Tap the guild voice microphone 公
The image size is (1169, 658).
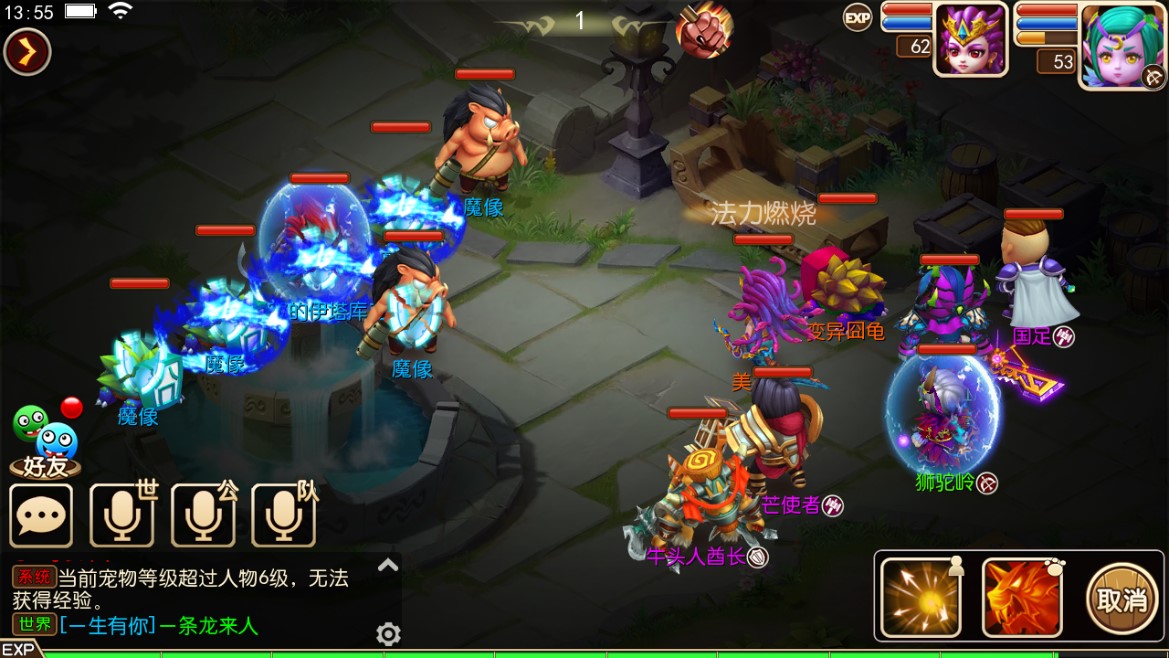pos(204,514)
